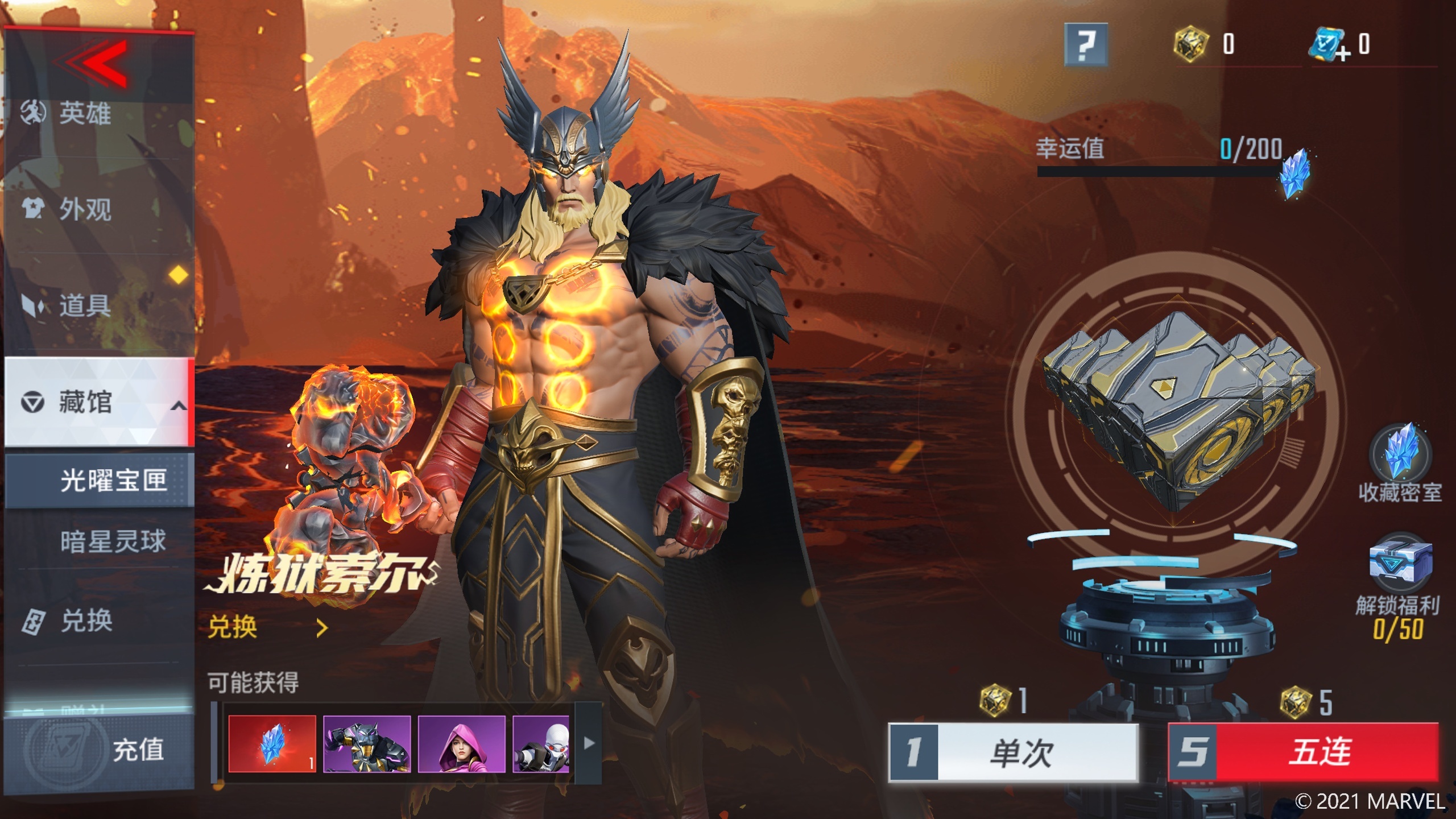This screenshot has height=819, width=1456.
Task: View the black panther armor reward
Action: [x=366, y=743]
